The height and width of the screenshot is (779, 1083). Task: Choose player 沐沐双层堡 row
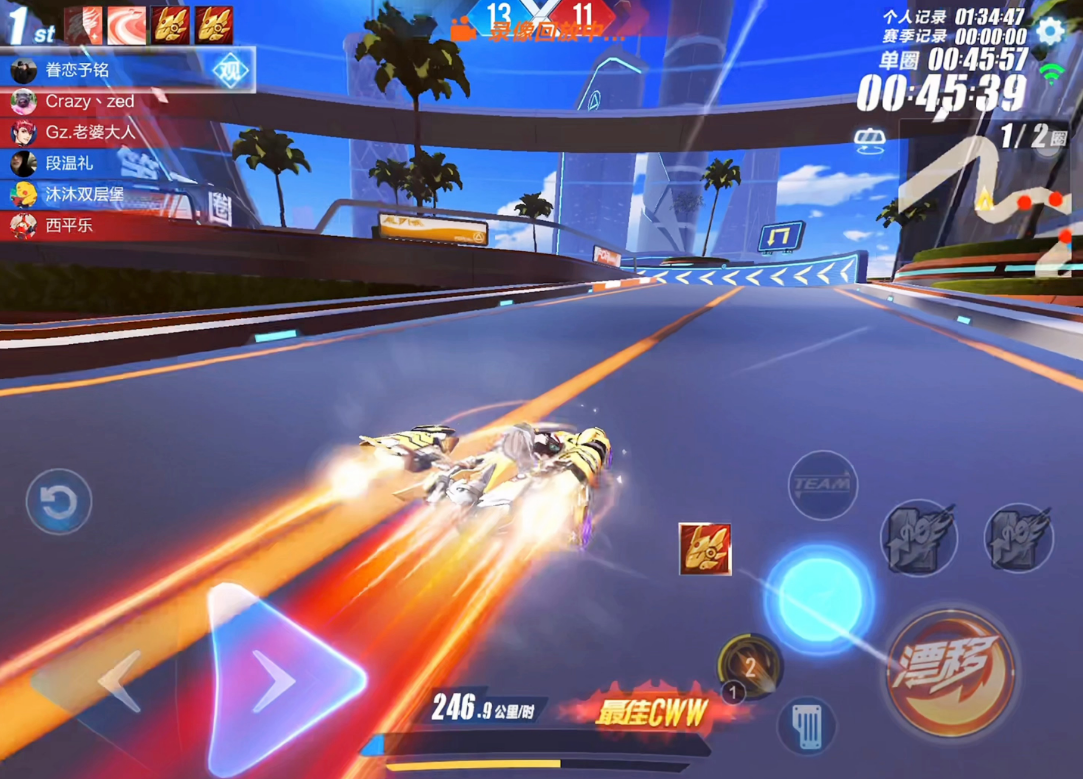(85, 194)
